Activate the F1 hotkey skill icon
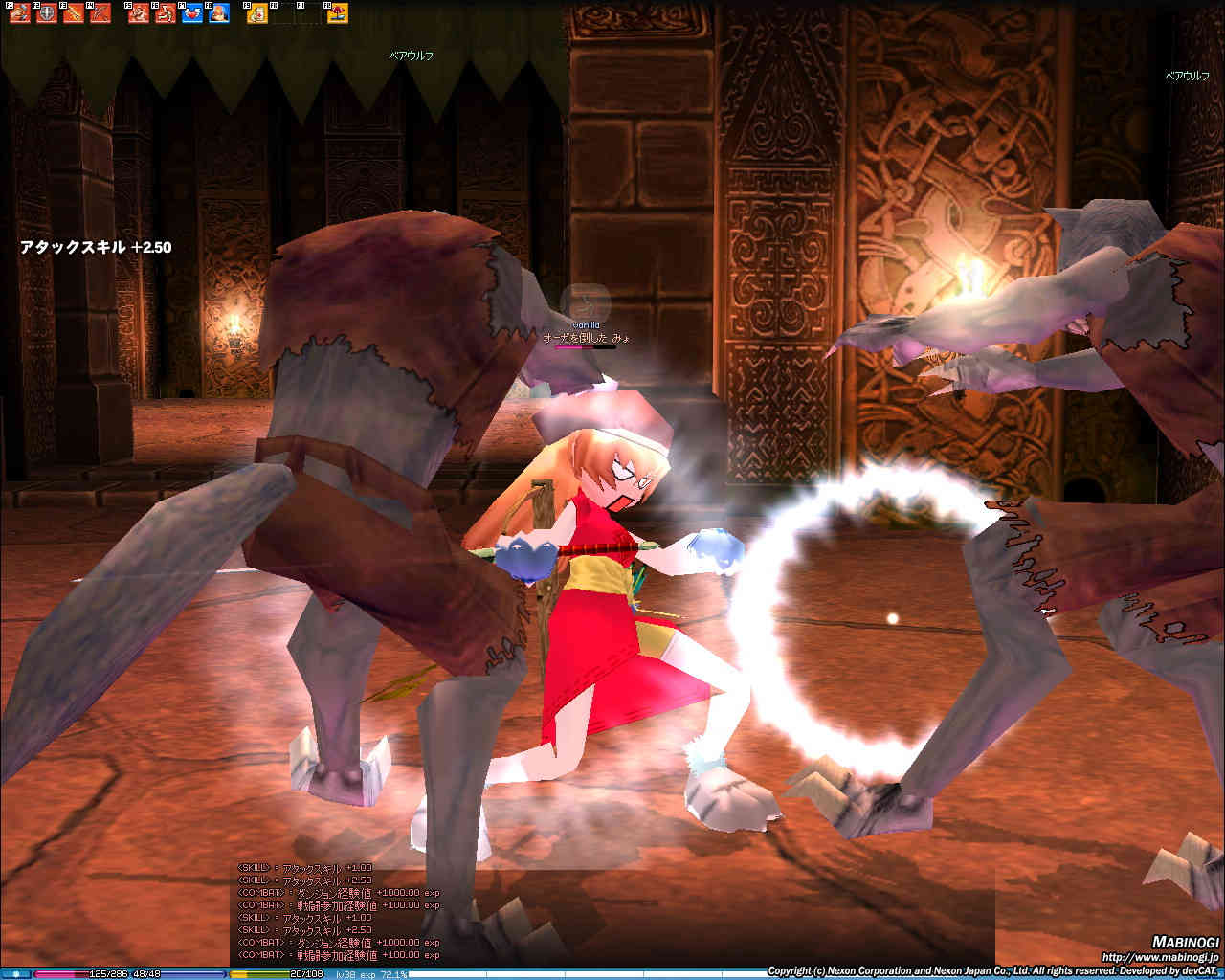The image size is (1225, 980). click(x=19, y=14)
